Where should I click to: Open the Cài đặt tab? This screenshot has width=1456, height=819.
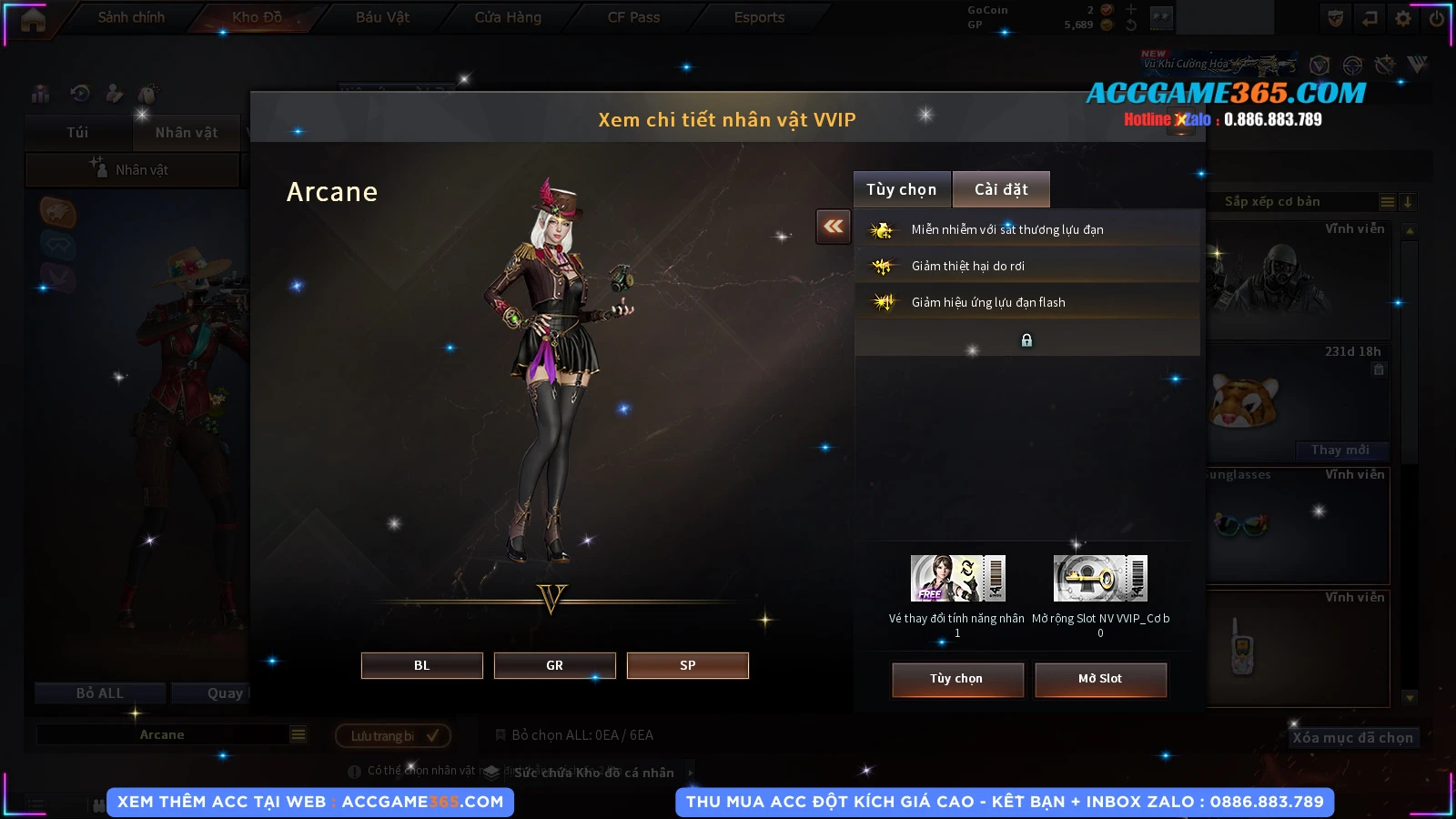point(1001,189)
